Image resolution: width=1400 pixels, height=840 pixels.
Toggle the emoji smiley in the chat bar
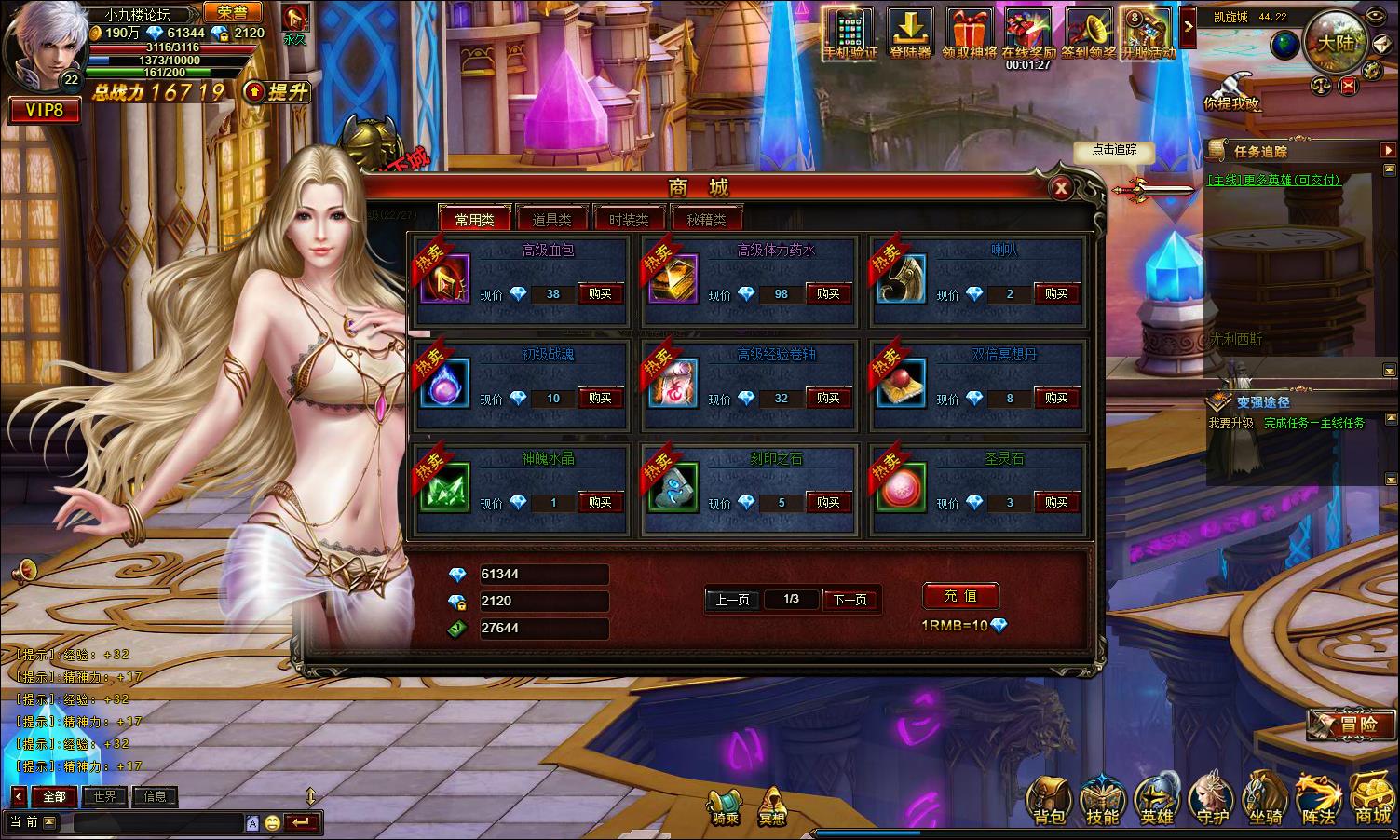(x=271, y=823)
